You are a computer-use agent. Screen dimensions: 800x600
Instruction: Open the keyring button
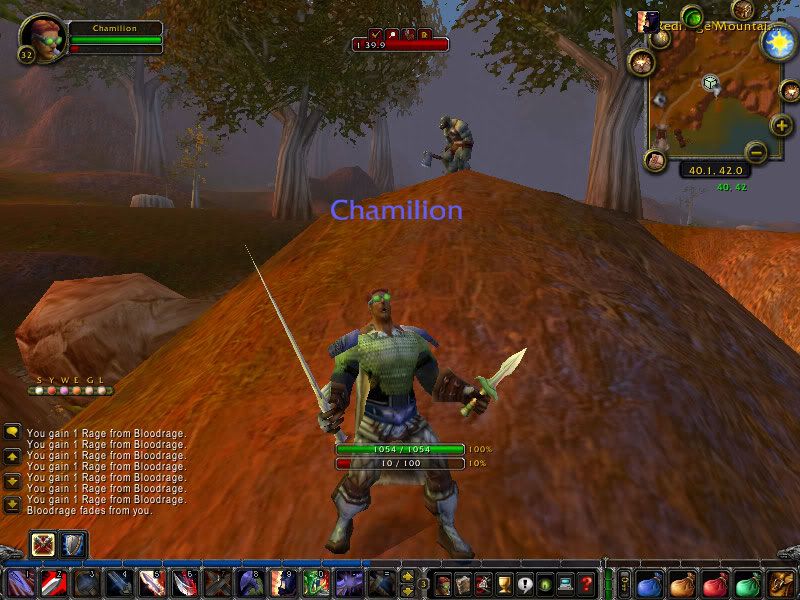click(x=624, y=582)
